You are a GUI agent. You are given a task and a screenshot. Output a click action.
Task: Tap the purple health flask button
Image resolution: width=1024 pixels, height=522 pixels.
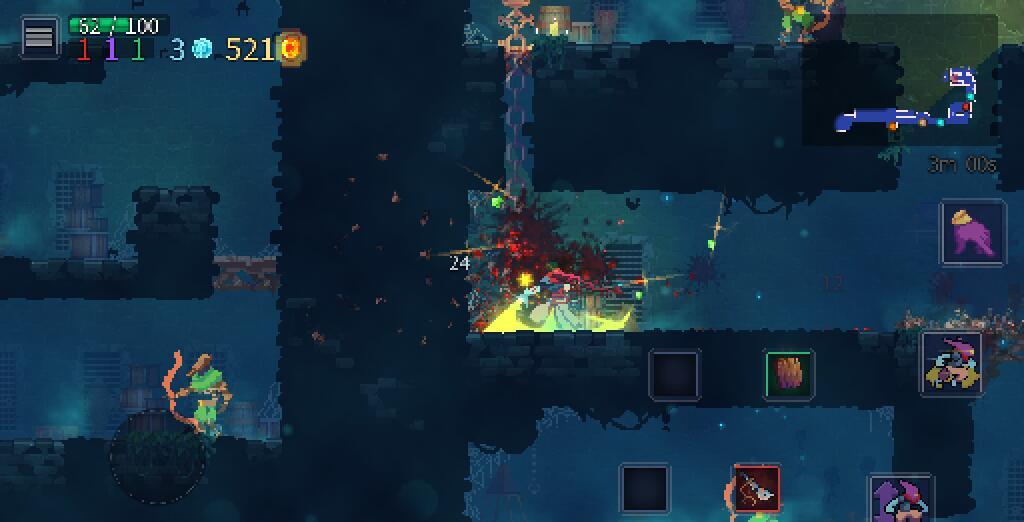pos(972,232)
